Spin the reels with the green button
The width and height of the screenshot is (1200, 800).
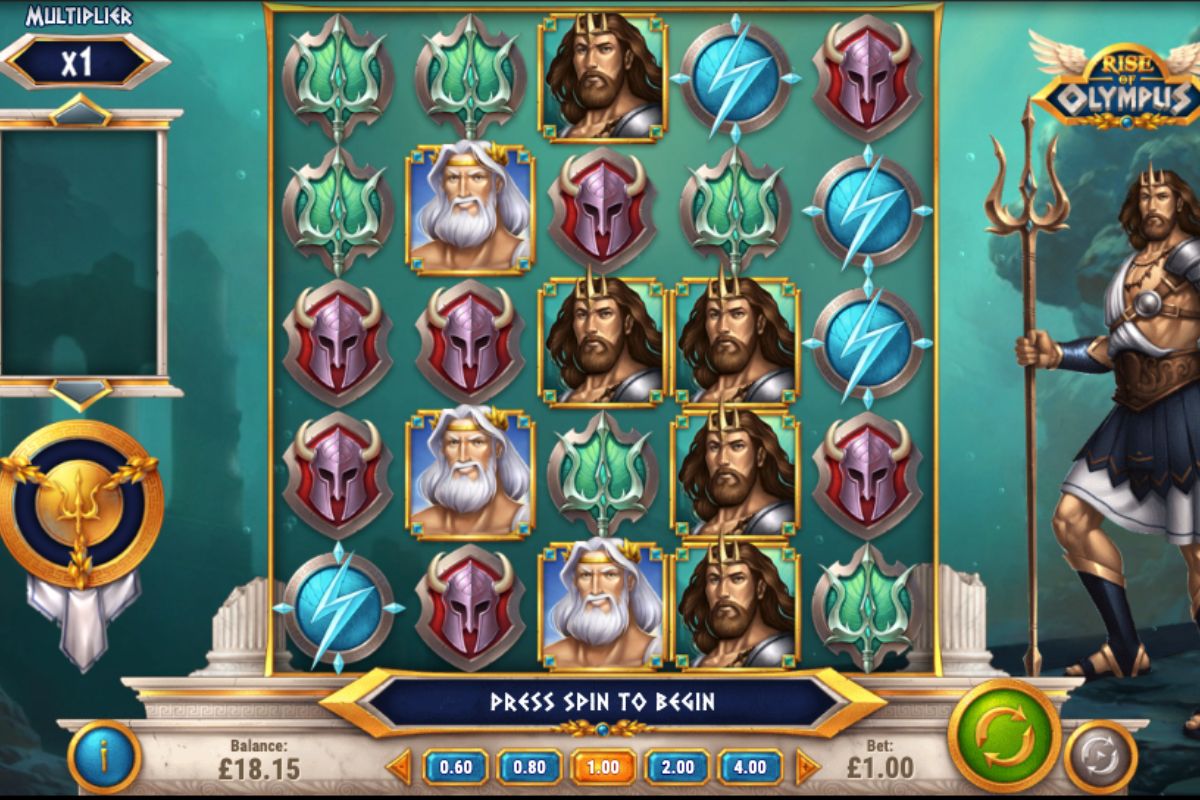(x=1003, y=735)
